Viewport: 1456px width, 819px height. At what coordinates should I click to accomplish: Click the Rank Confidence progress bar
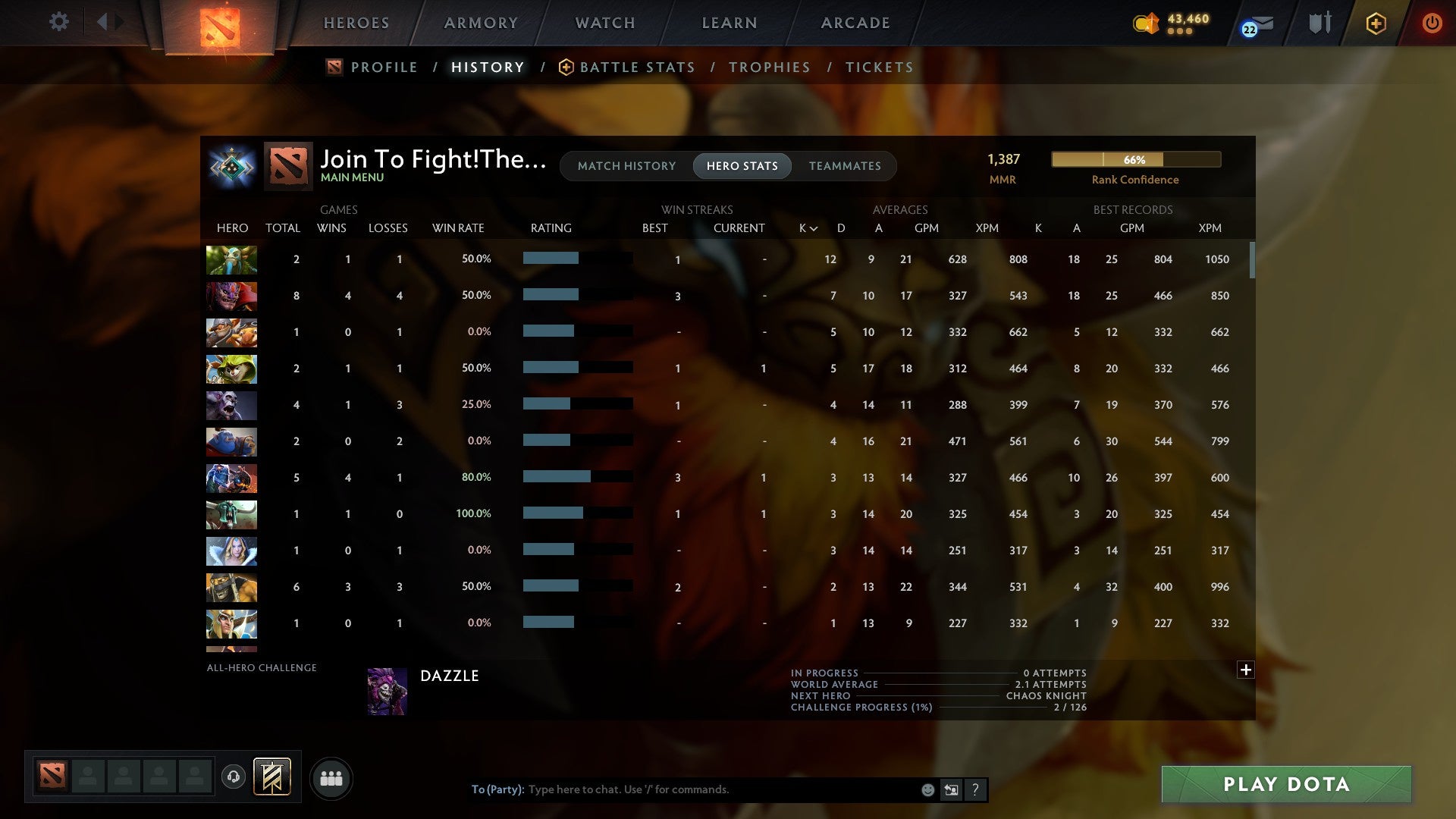coord(1135,160)
